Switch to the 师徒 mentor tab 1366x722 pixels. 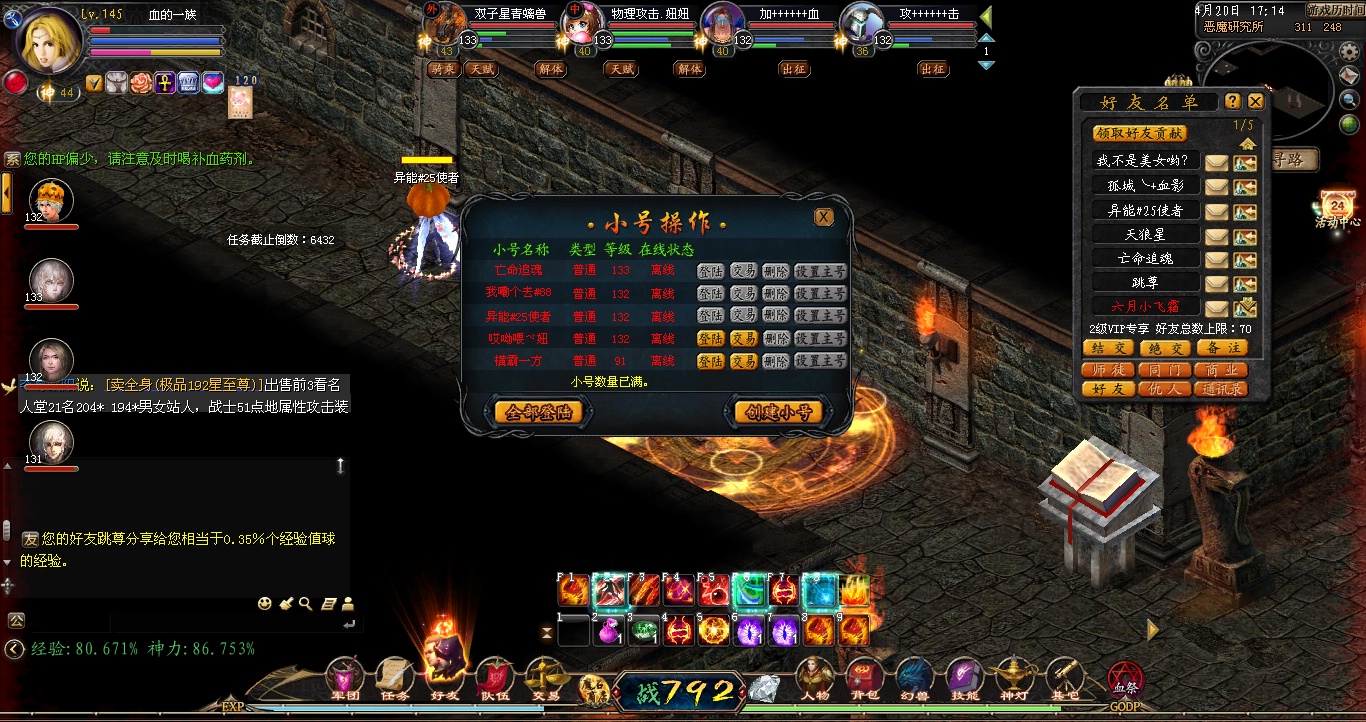click(1107, 369)
